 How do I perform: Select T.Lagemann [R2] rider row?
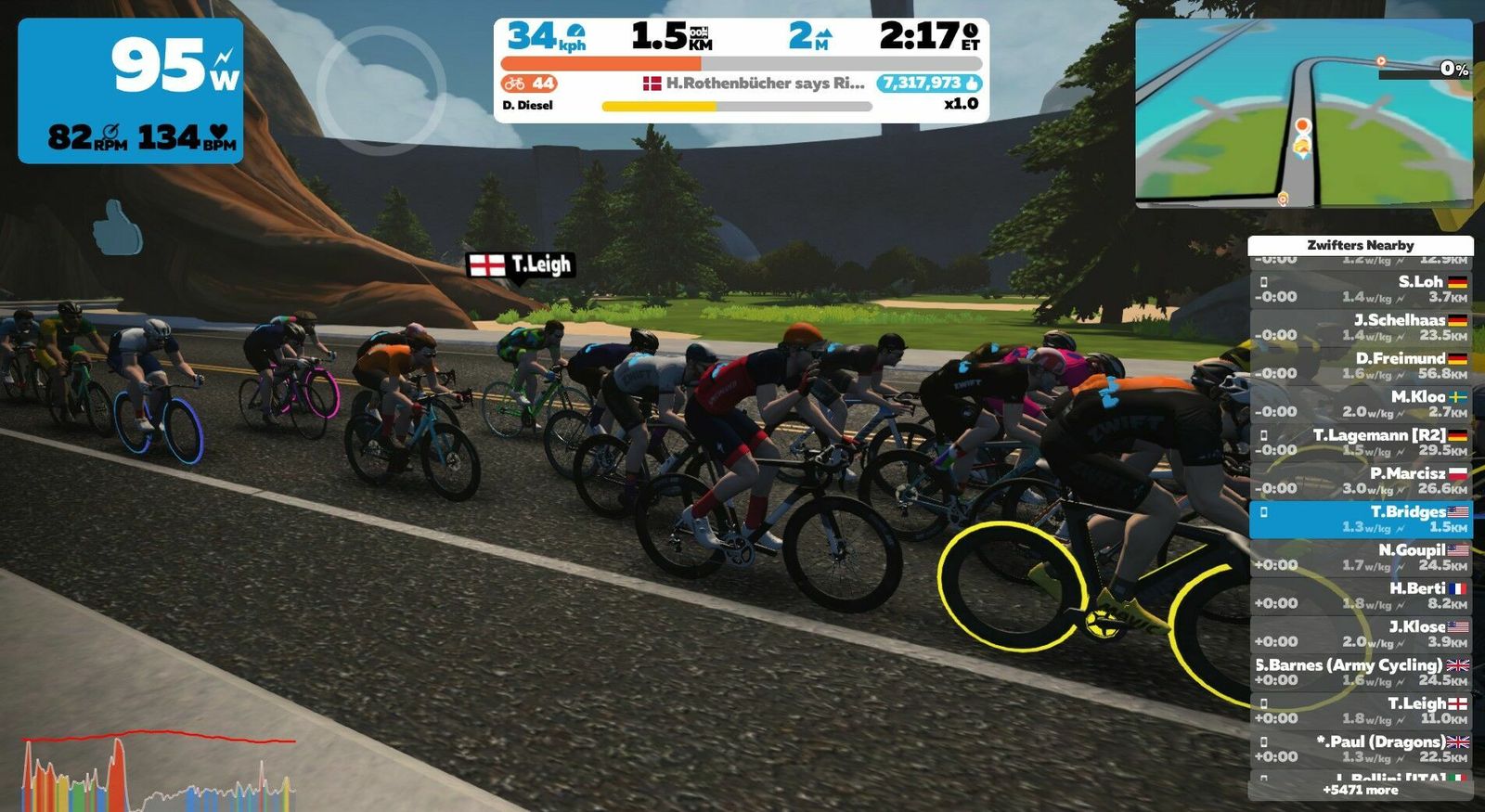pyautogui.click(x=1360, y=443)
